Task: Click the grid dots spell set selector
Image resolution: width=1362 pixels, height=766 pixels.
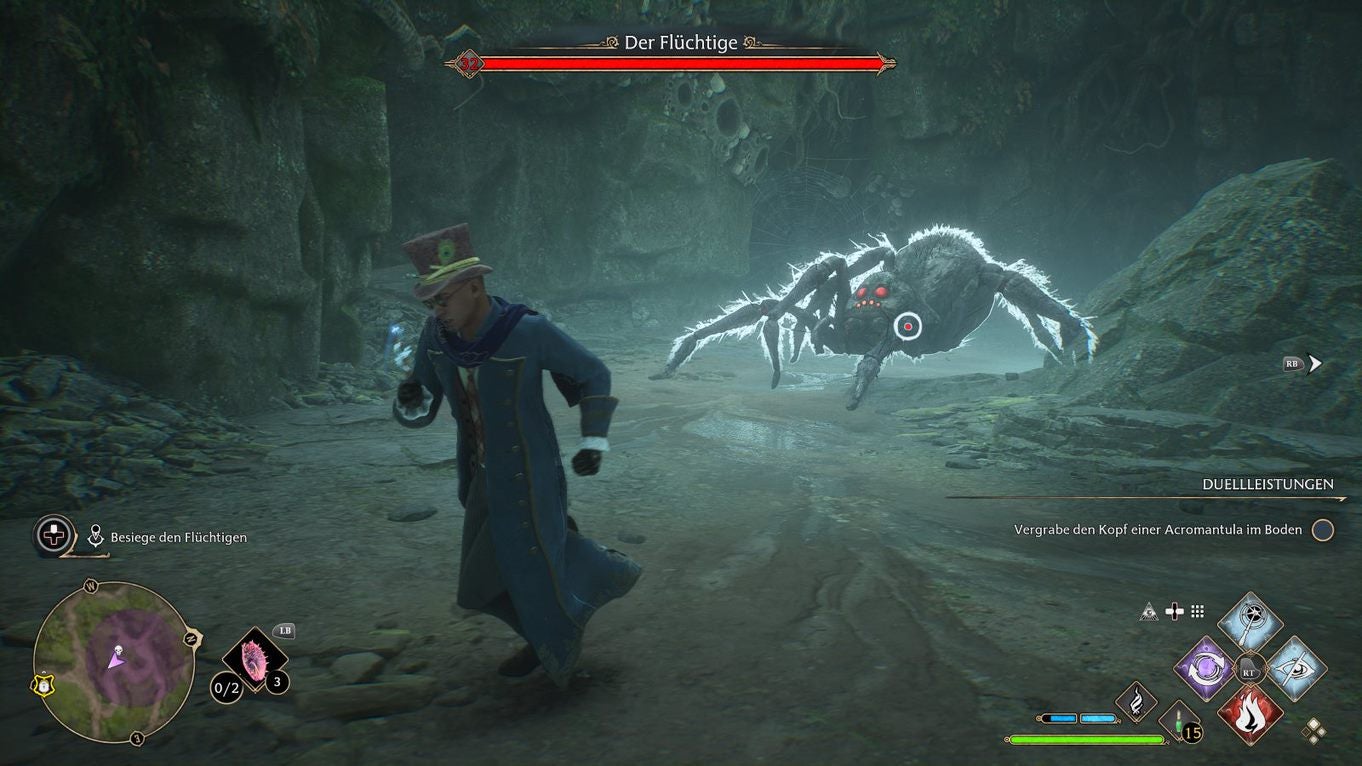Action: click(x=1198, y=612)
